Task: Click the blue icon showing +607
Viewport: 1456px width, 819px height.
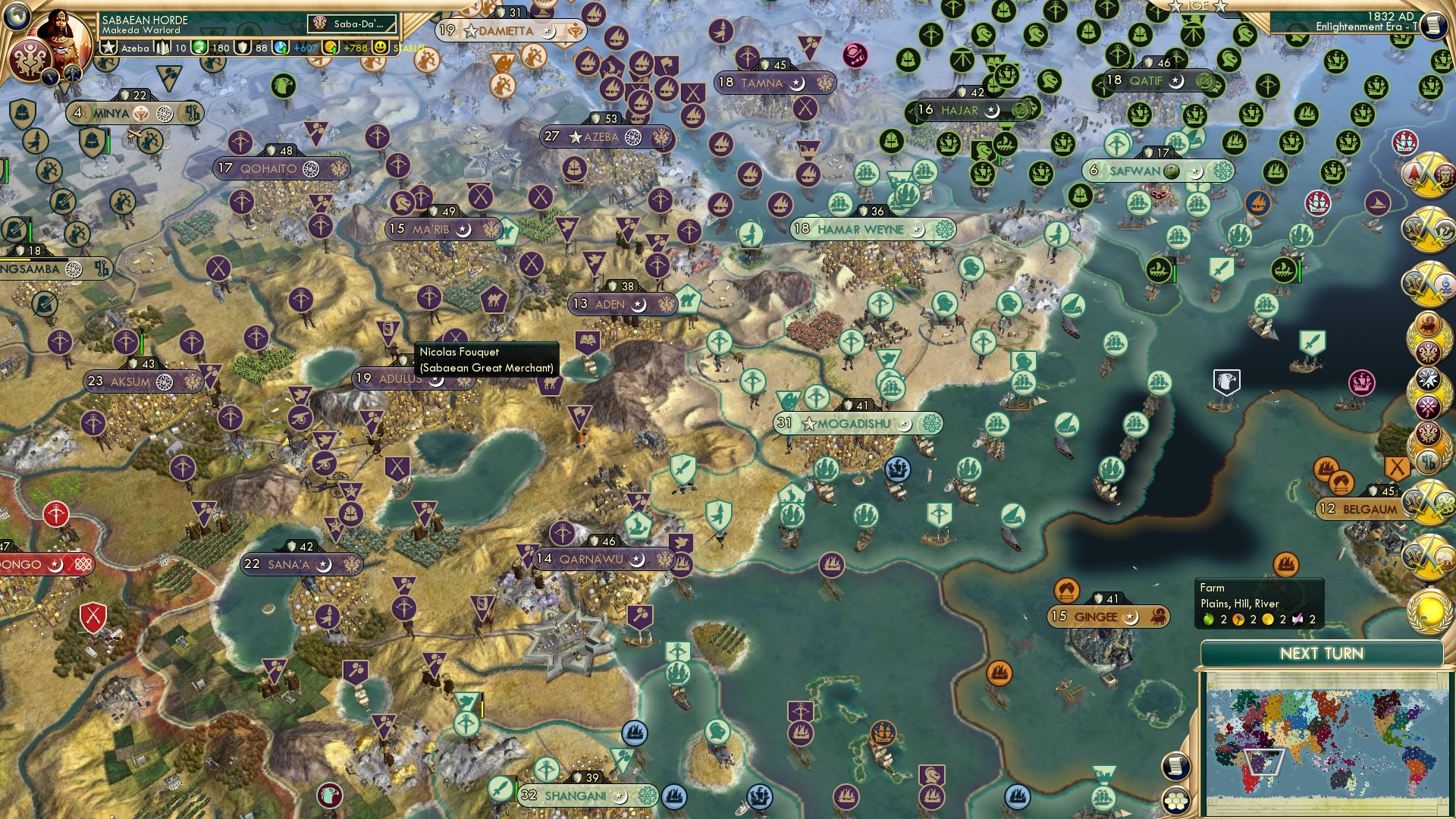Action: pyautogui.click(x=281, y=47)
